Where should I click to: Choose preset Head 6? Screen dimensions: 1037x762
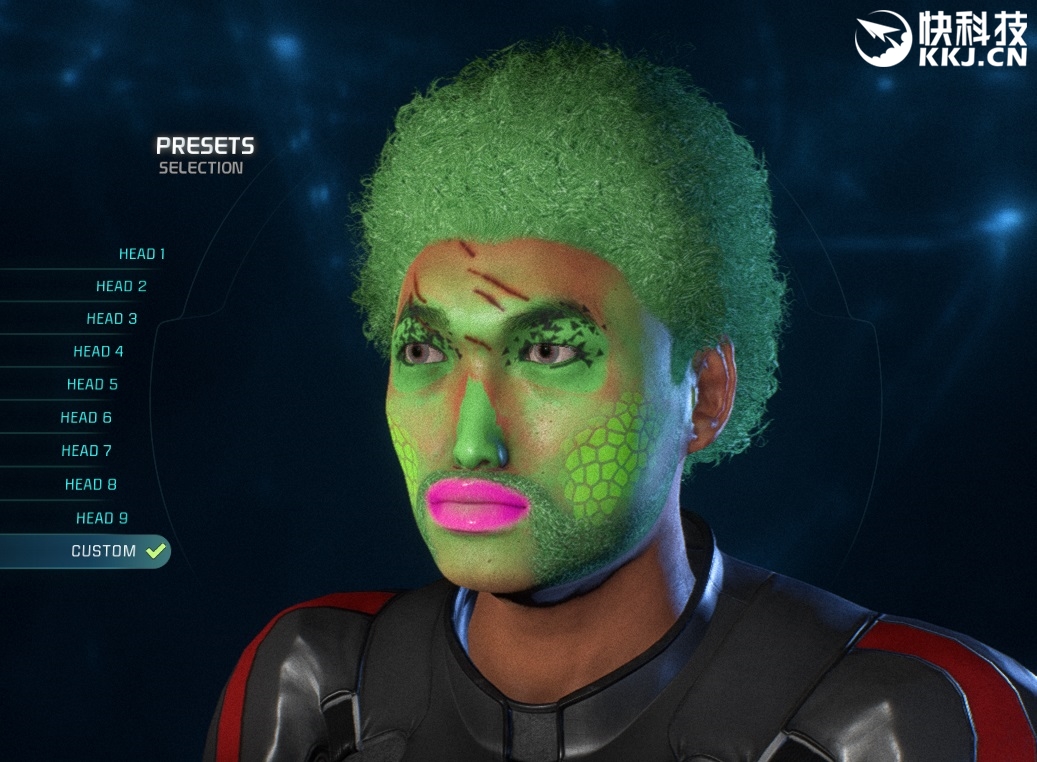tap(86, 418)
